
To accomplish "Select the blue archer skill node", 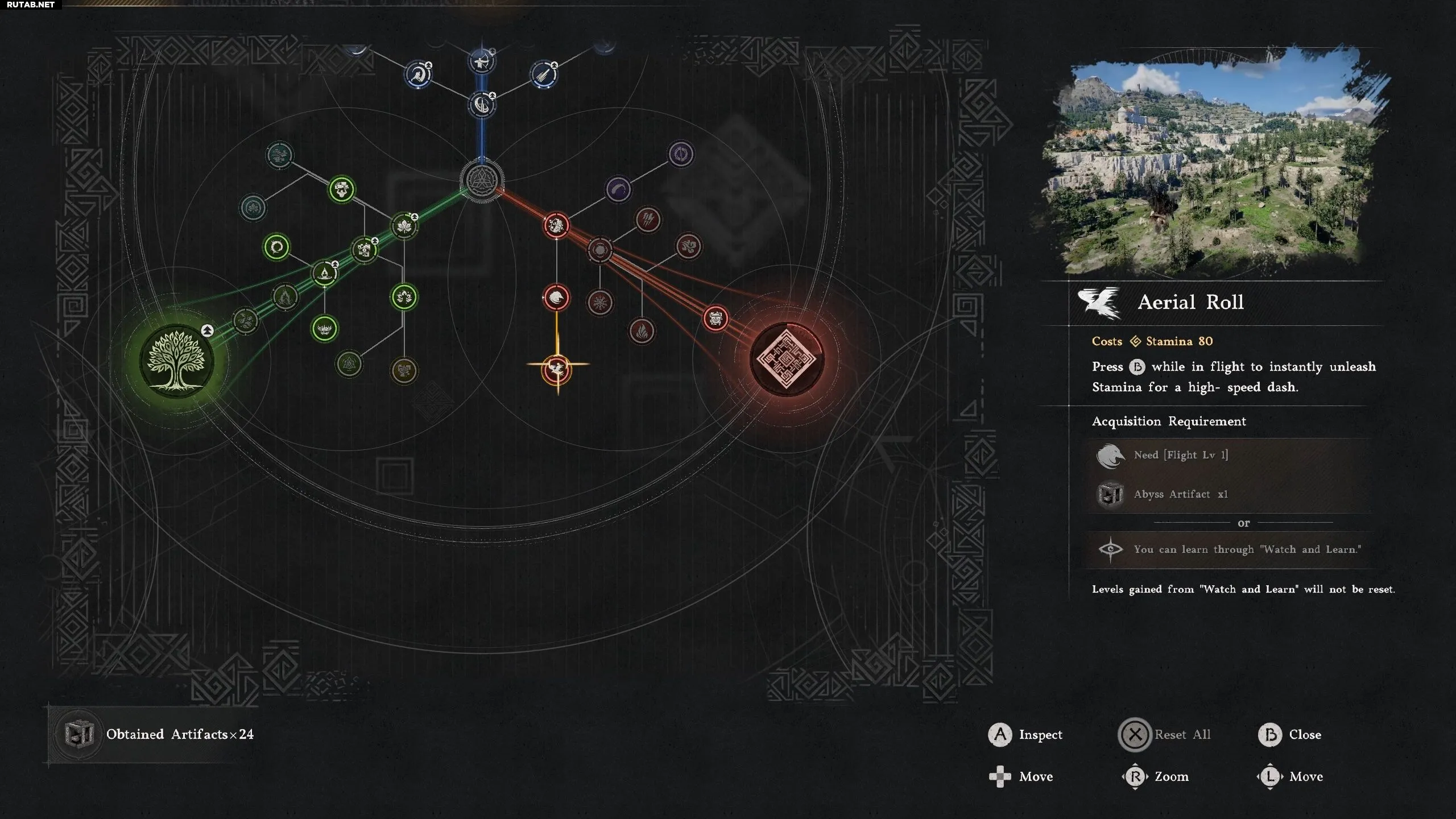I will coord(481,61).
